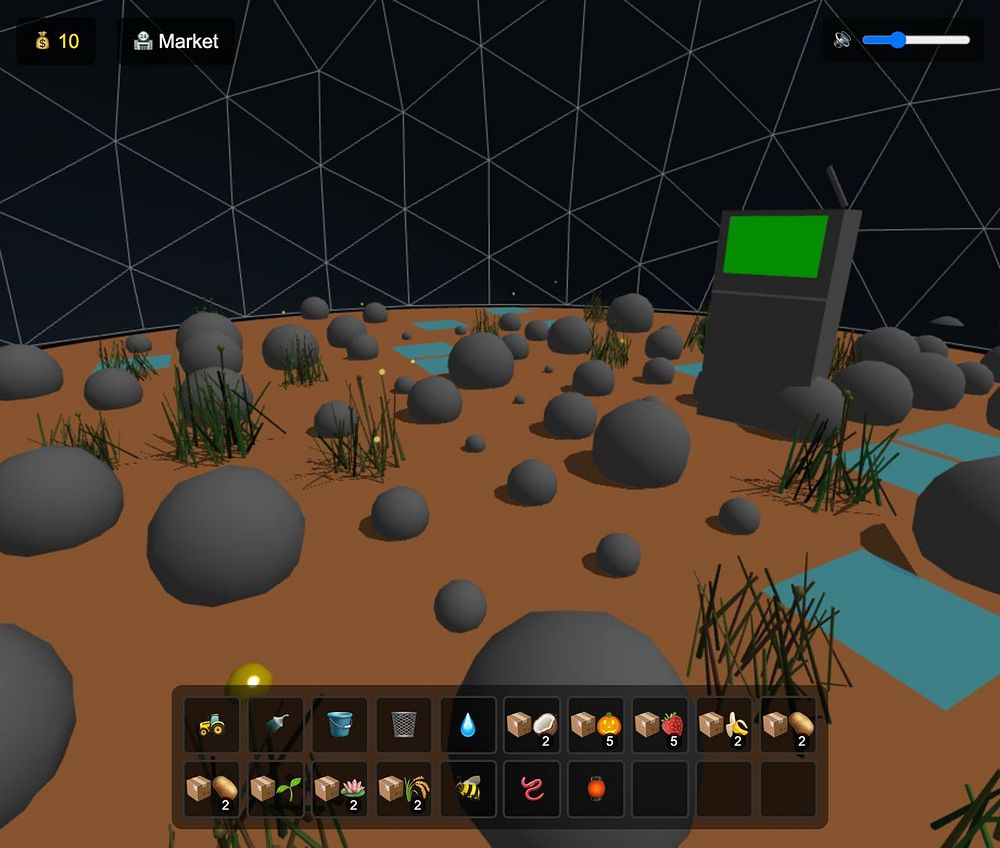Select the banana crate slot
The height and width of the screenshot is (848, 1000).
coord(724,725)
